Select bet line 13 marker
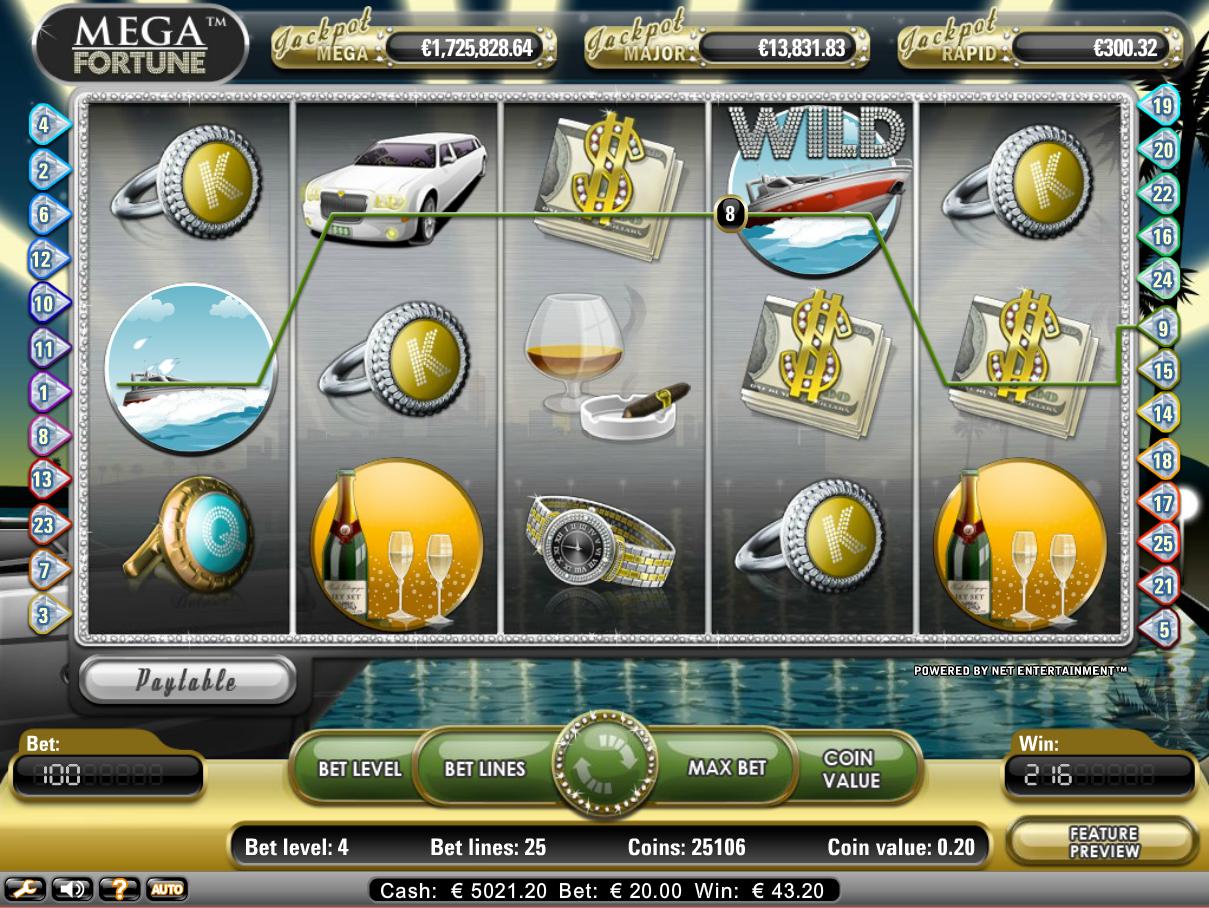The width and height of the screenshot is (1209, 908). (x=45, y=479)
